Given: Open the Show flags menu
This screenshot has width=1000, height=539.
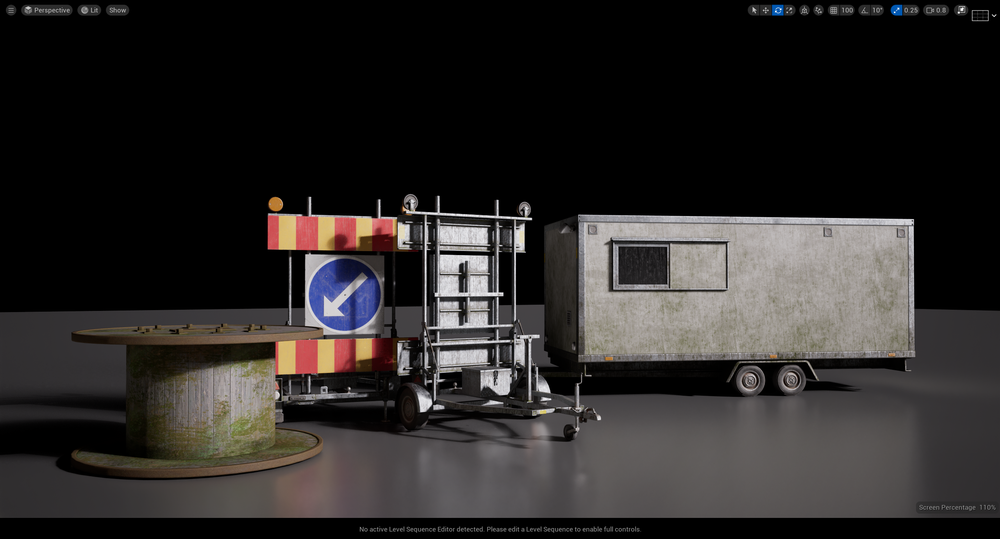Looking at the screenshot, I should [x=118, y=10].
